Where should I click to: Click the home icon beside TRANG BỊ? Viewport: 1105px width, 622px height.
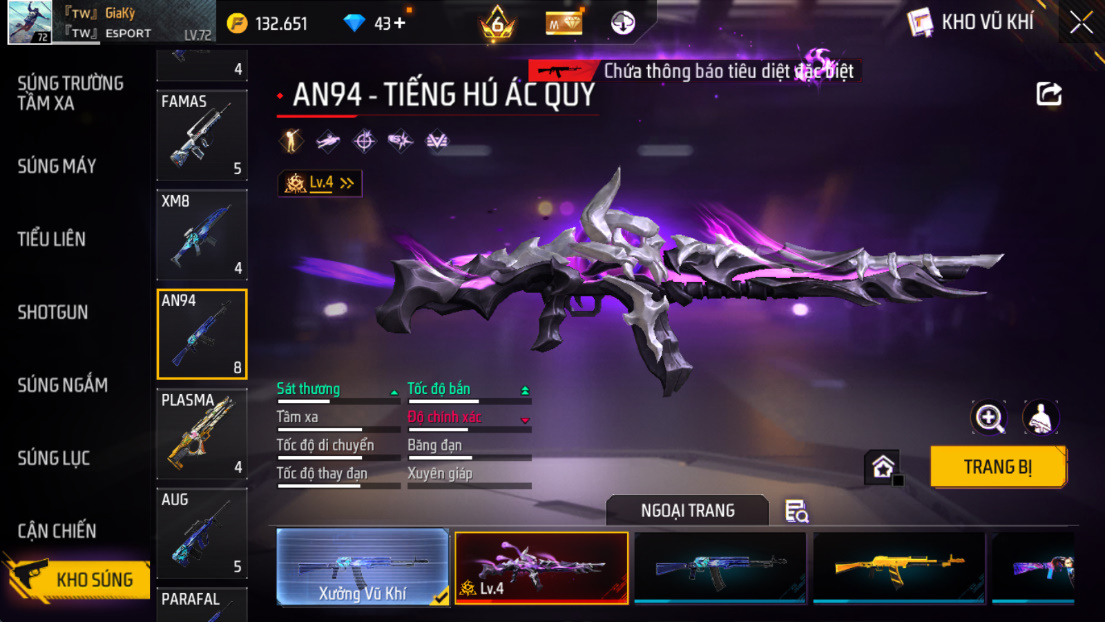coord(883,467)
